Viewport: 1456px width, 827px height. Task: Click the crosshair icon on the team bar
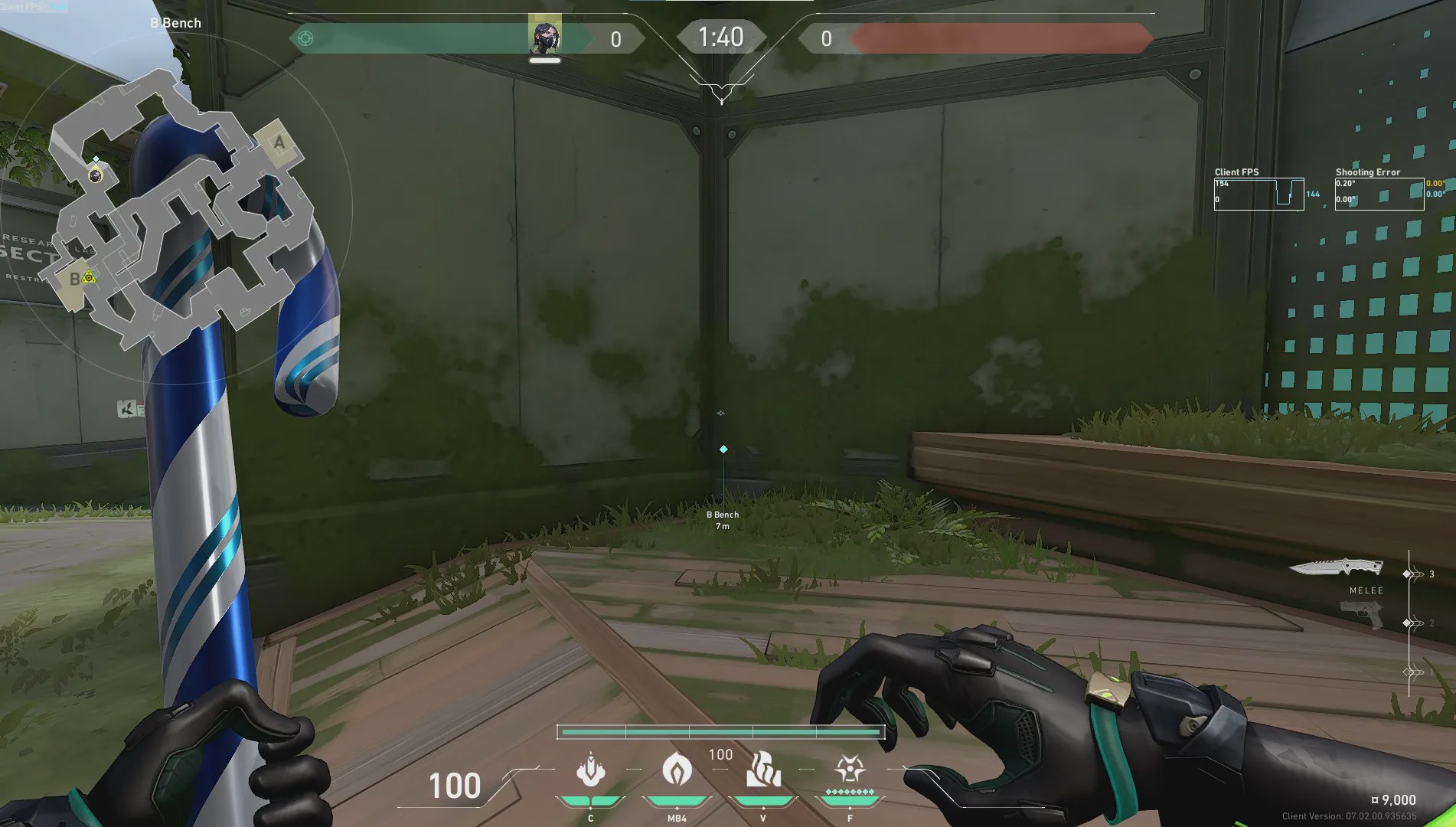pos(305,38)
